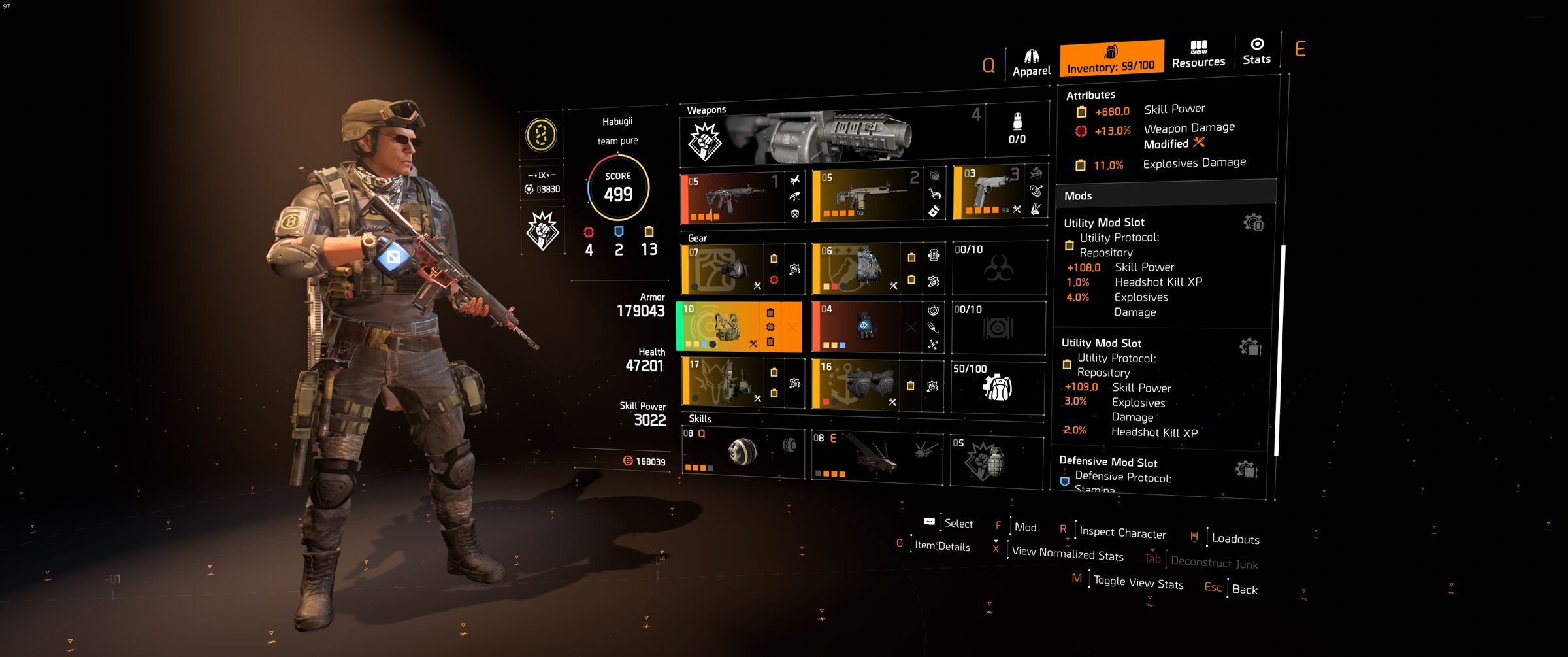This screenshot has width=1568, height=657.
Task: Select the Inventory 59/100 tab
Action: 1111,59
